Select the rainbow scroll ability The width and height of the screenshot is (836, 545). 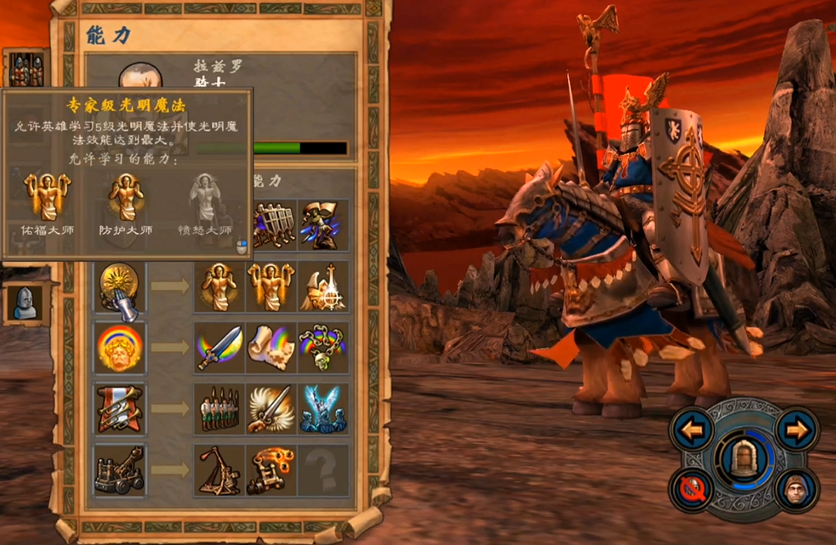(271, 348)
